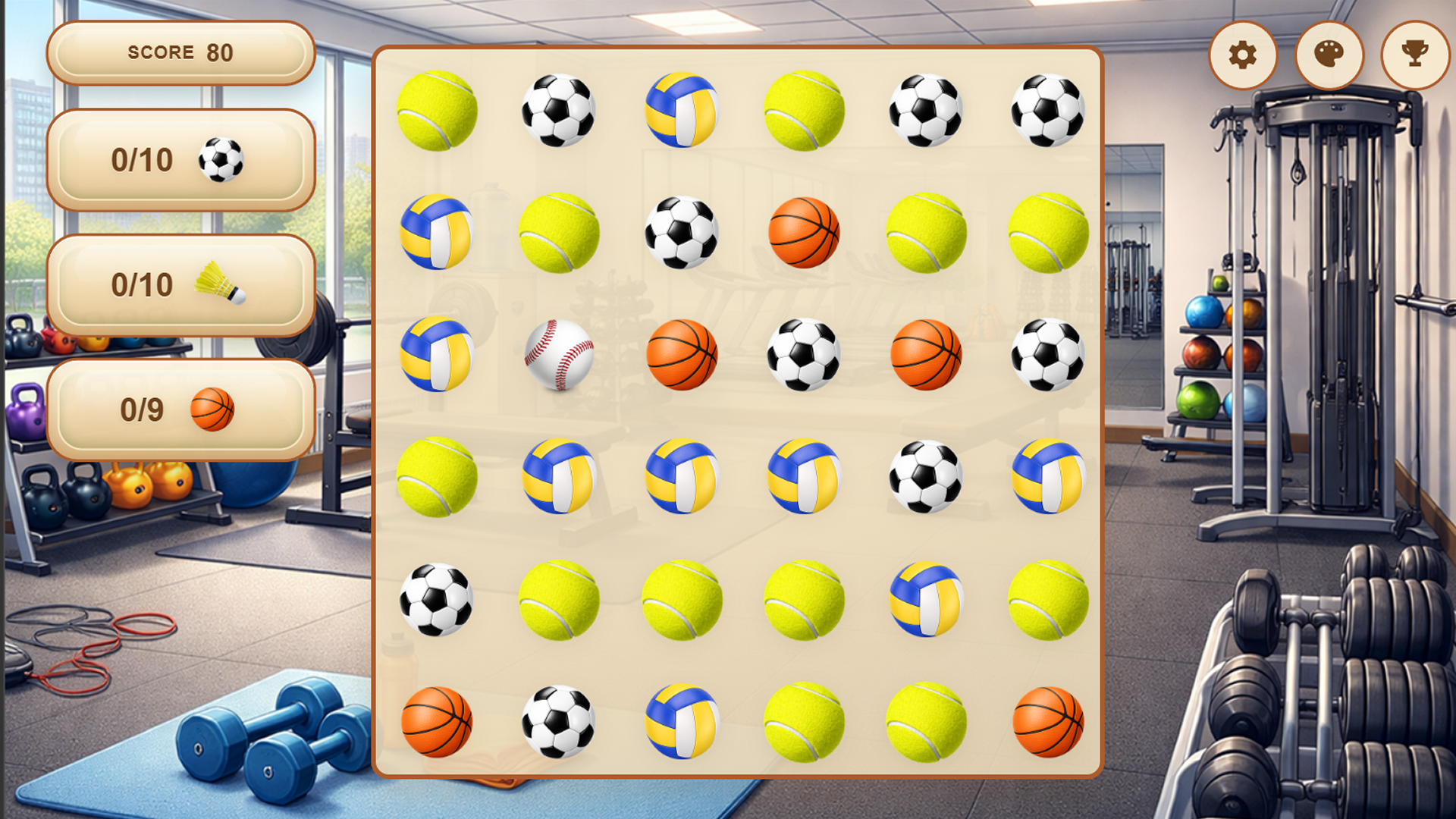The height and width of the screenshot is (819, 1456).
Task: Open the settings gear menu
Action: point(1242,54)
